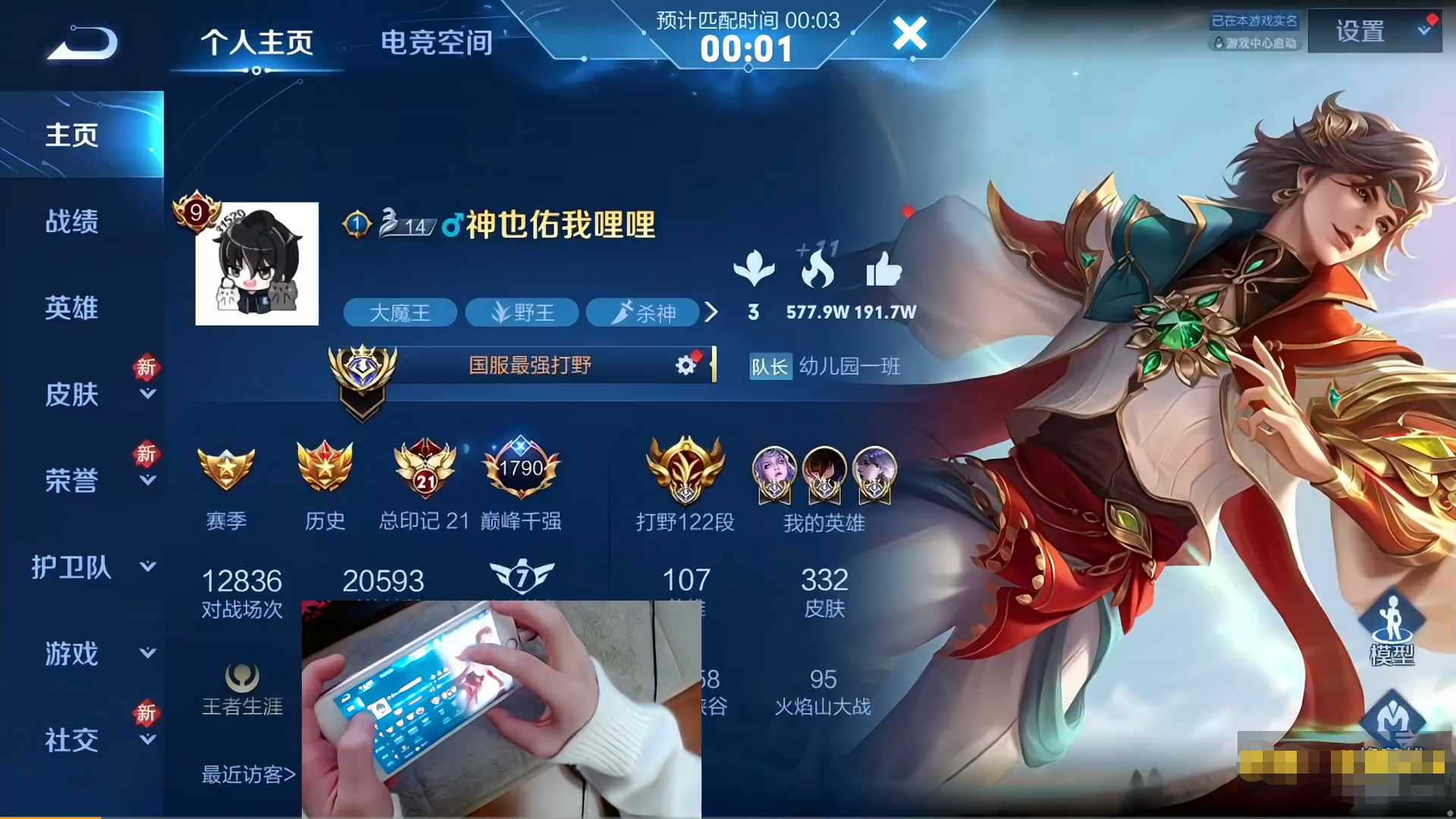This screenshot has width=1456, height=819.
Task: Open the 战绩 sidebar menu item
Action: click(73, 221)
